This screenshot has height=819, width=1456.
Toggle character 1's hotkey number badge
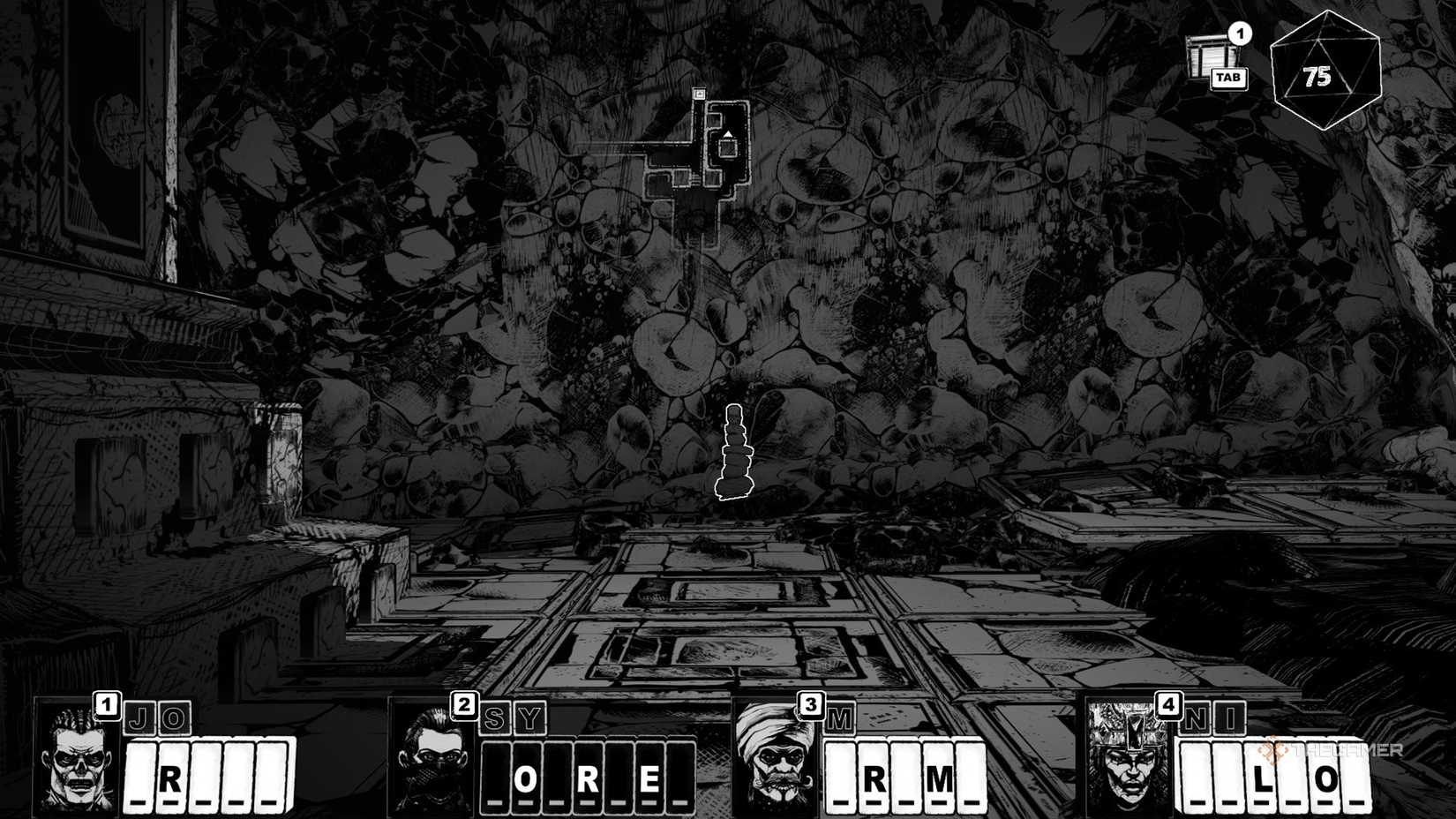[106, 704]
